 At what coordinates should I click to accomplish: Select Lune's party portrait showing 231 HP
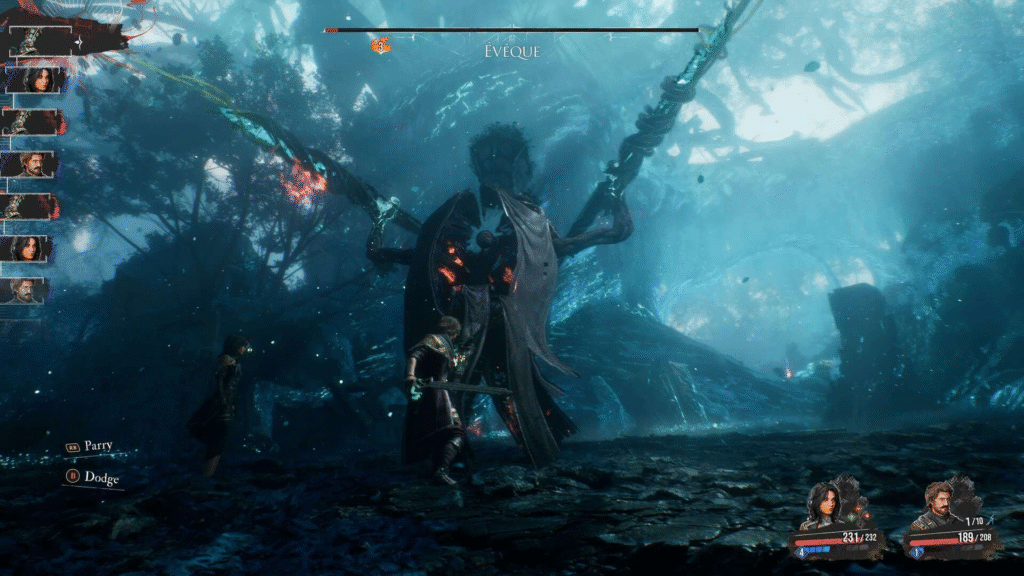click(x=823, y=505)
